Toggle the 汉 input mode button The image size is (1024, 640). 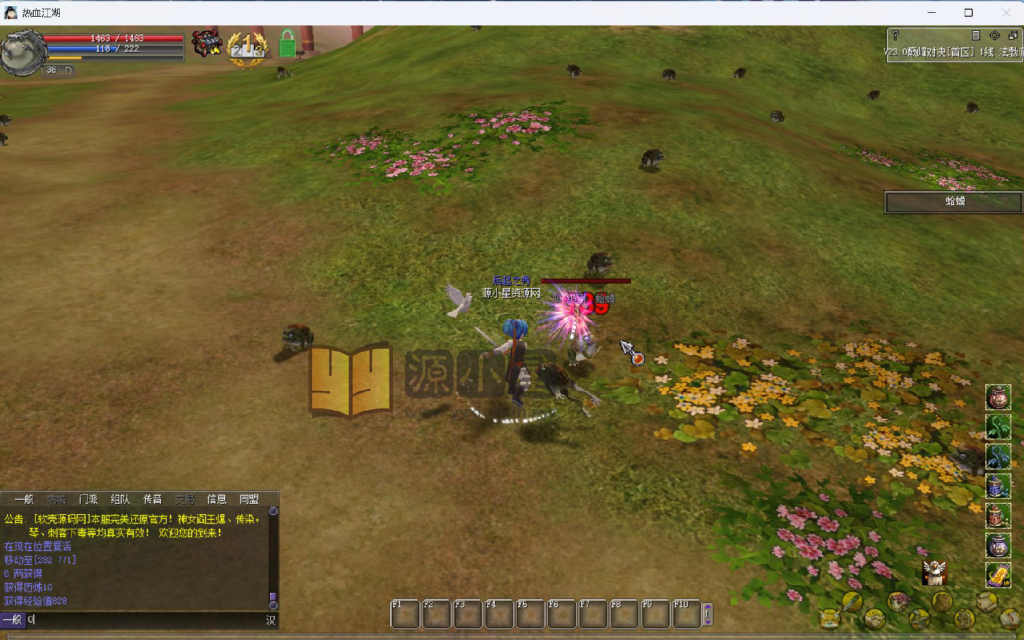coord(270,620)
